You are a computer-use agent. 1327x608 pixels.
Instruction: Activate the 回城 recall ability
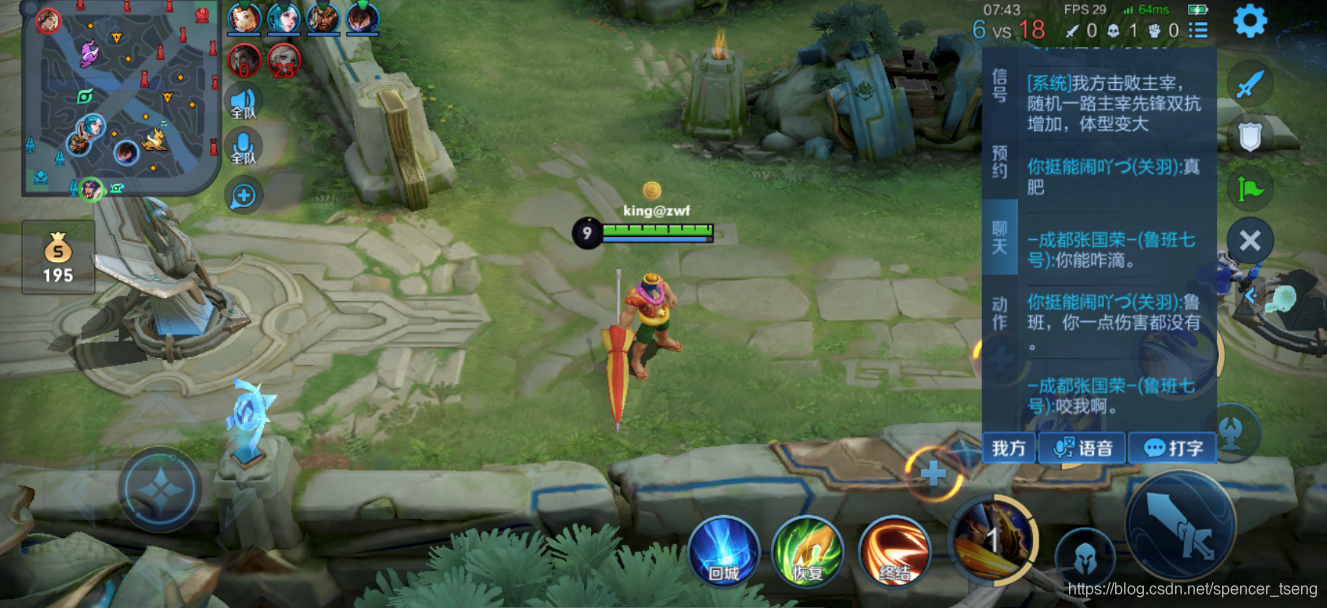(x=723, y=551)
